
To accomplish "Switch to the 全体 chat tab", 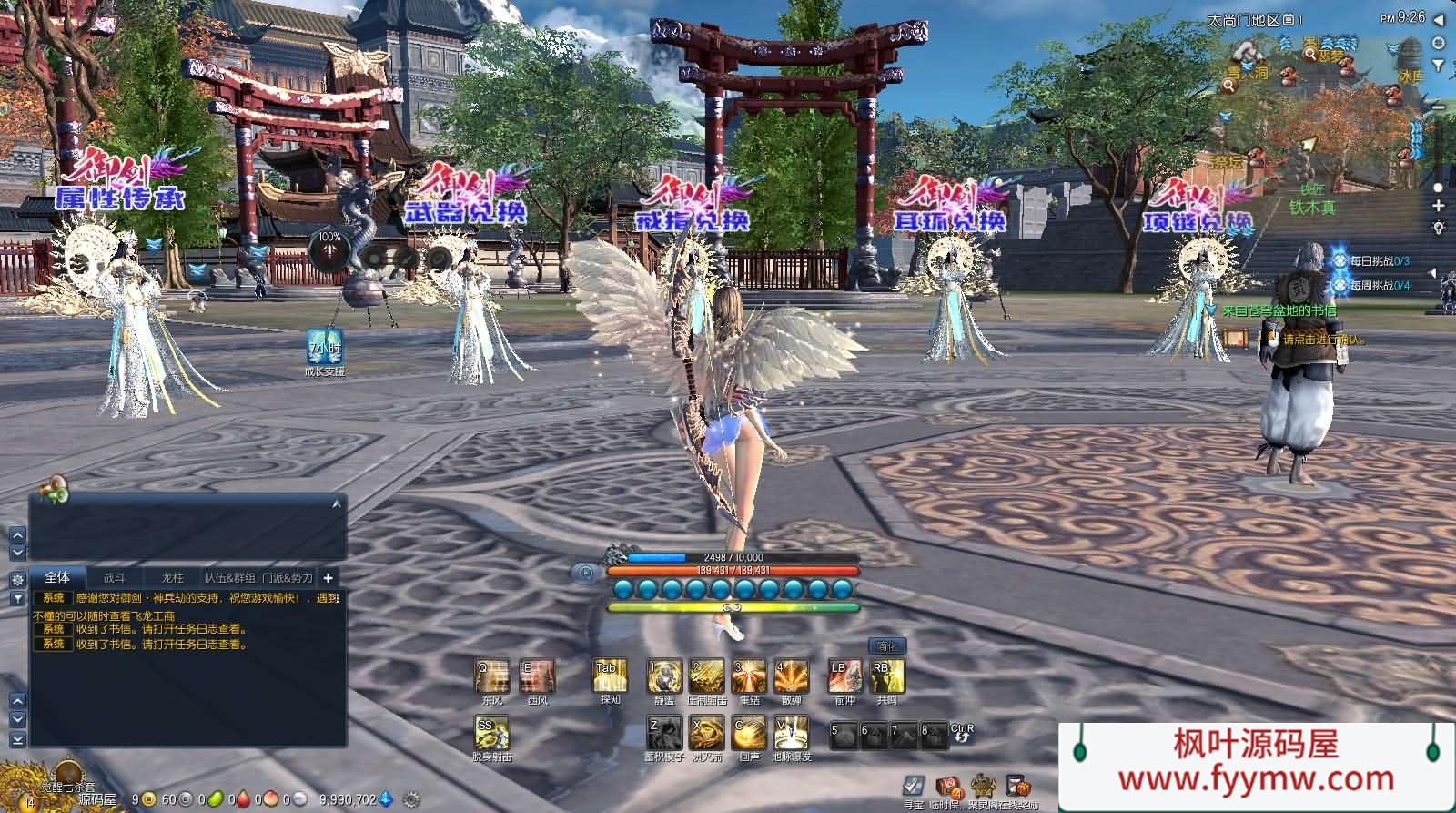I will point(57,577).
